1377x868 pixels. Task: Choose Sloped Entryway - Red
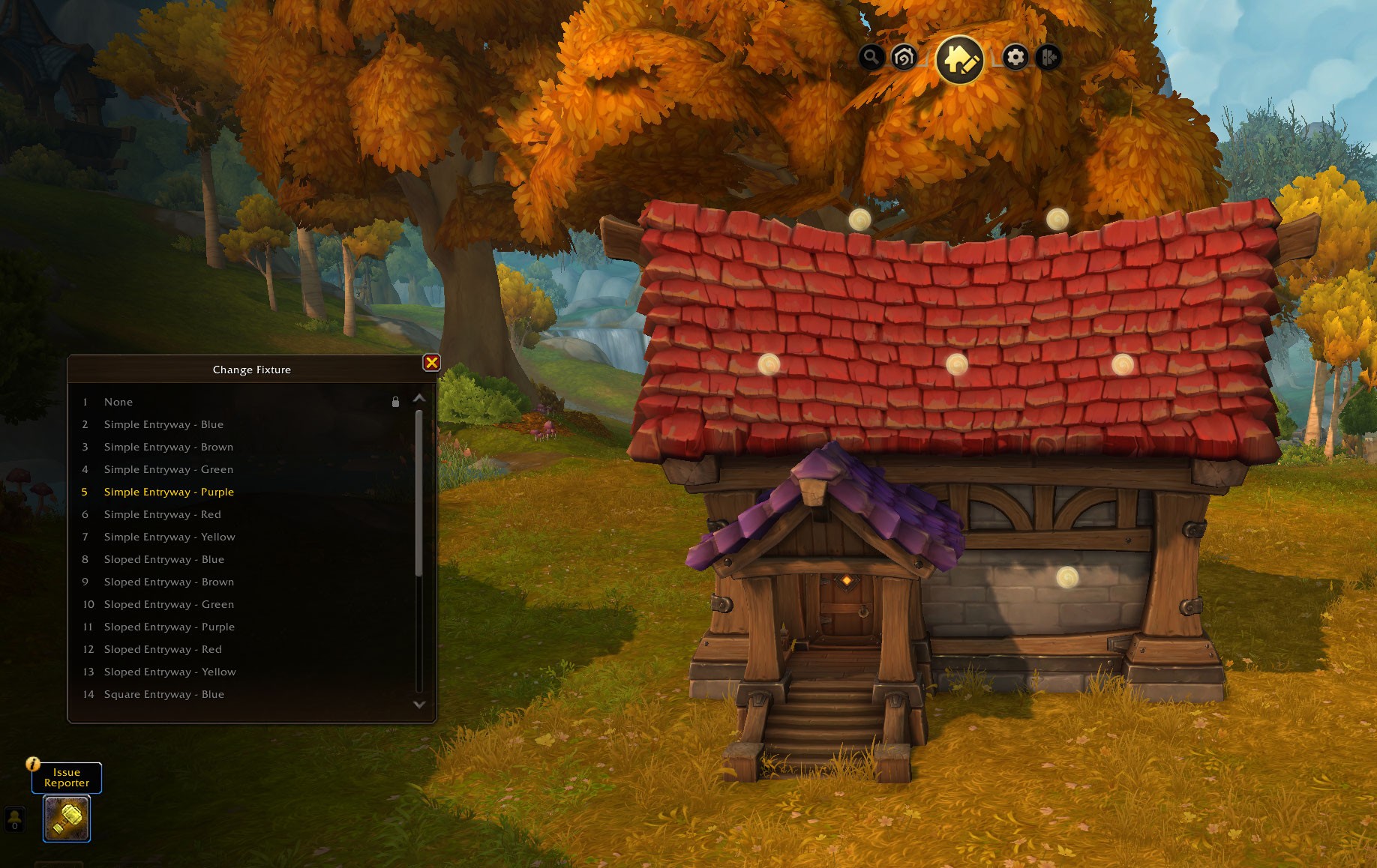[163, 649]
